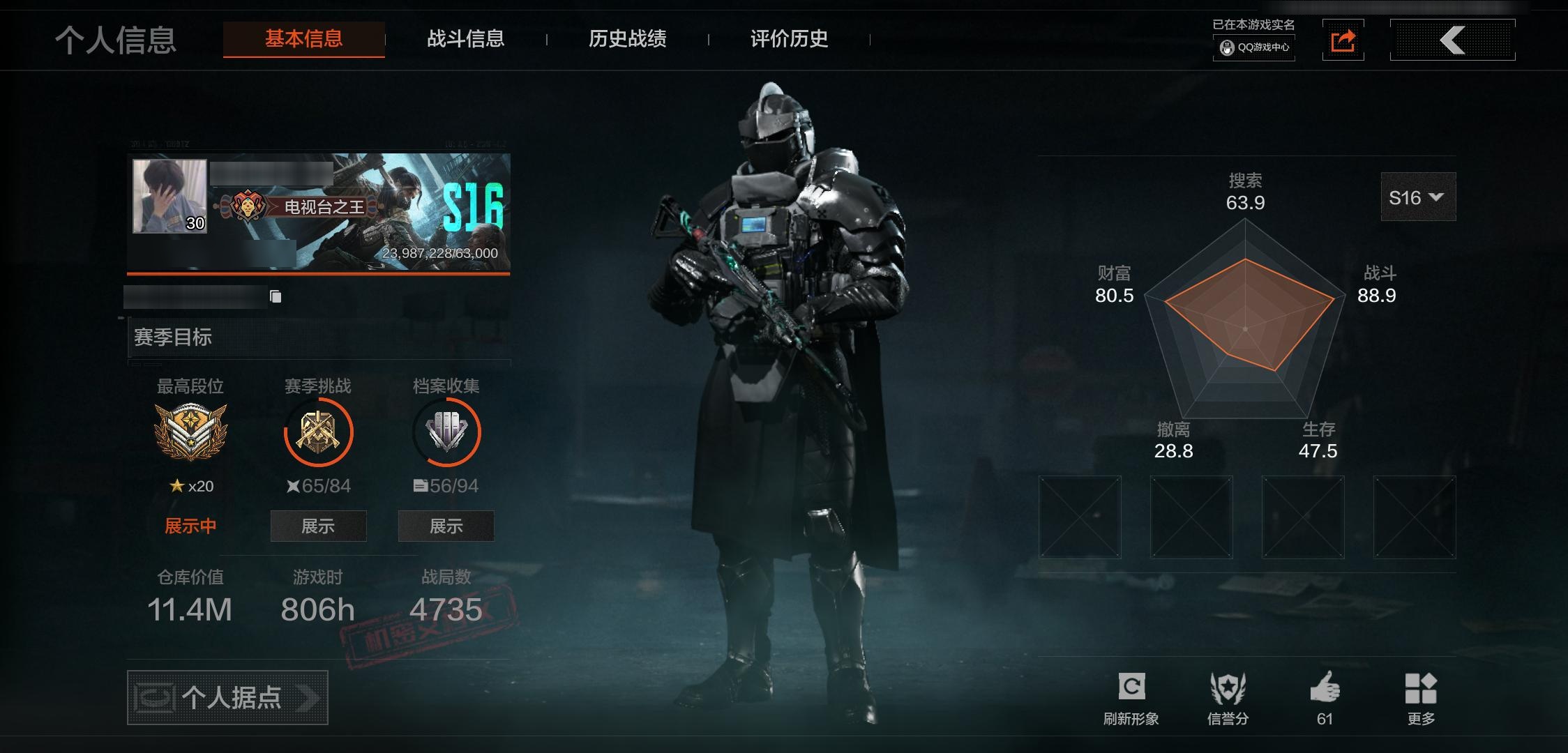This screenshot has width=1568, height=753.
Task: Open the S16 season dropdown
Action: point(1417,197)
